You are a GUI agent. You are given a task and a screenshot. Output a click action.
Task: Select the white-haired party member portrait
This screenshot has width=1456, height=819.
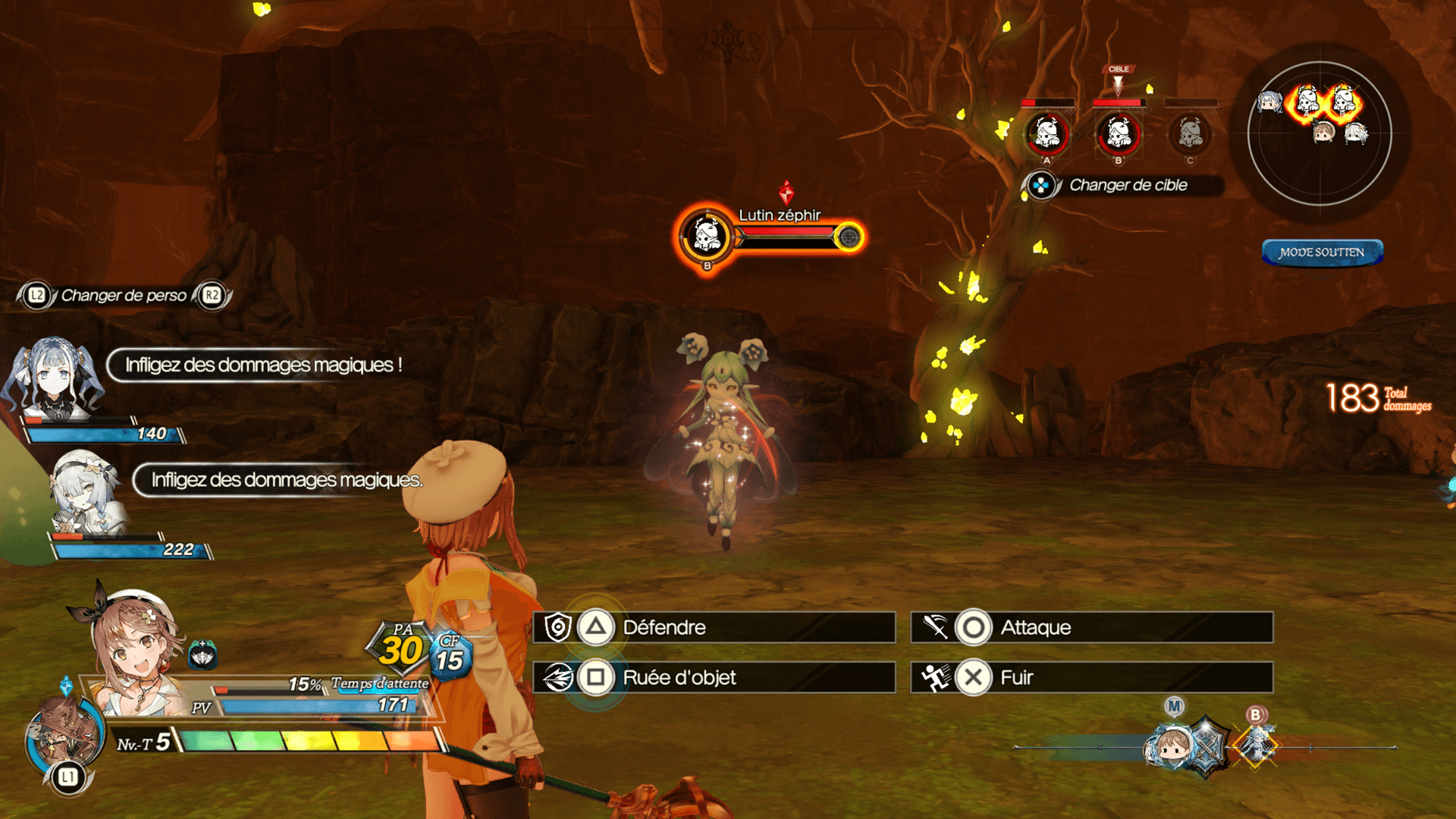[85, 491]
